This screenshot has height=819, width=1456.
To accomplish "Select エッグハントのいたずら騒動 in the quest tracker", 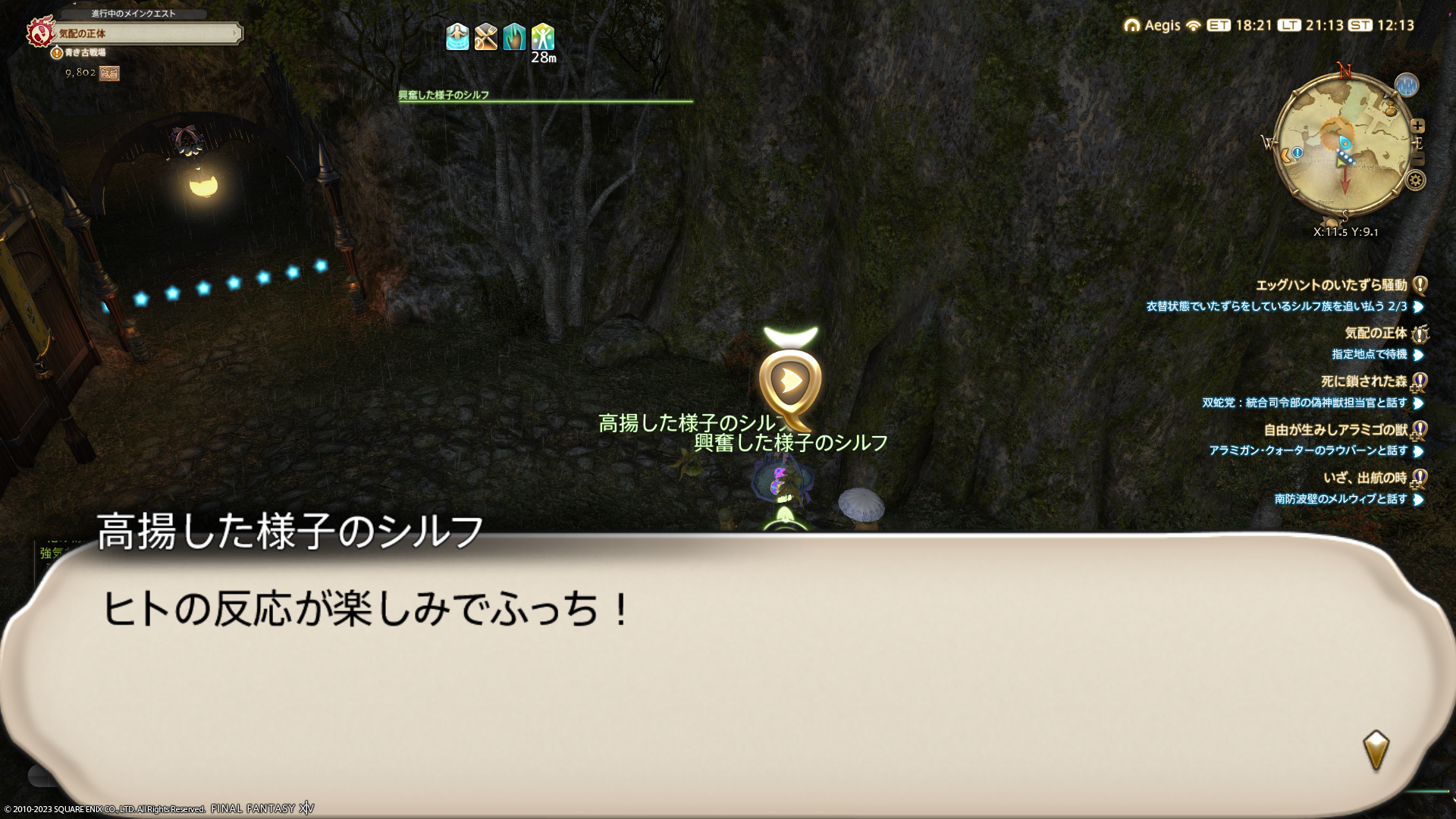I will click(x=1331, y=285).
